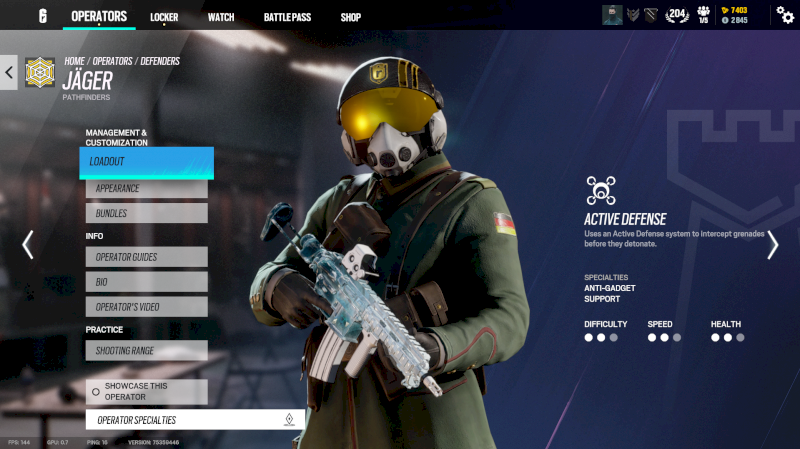The width and height of the screenshot is (800, 449).
Task: Open the Appearance customization menu
Action: 146,188
